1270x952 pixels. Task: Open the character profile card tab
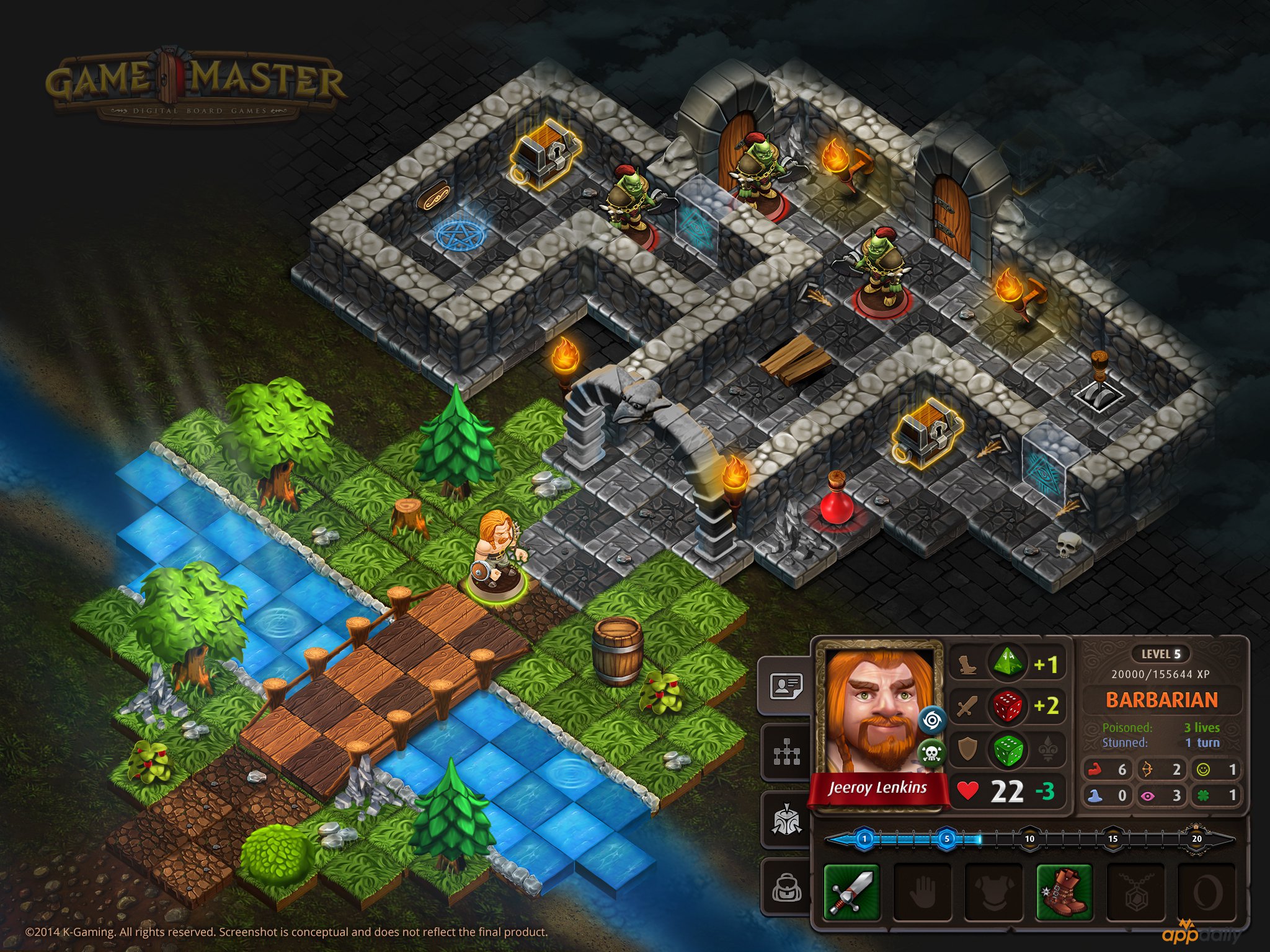(786, 686)
